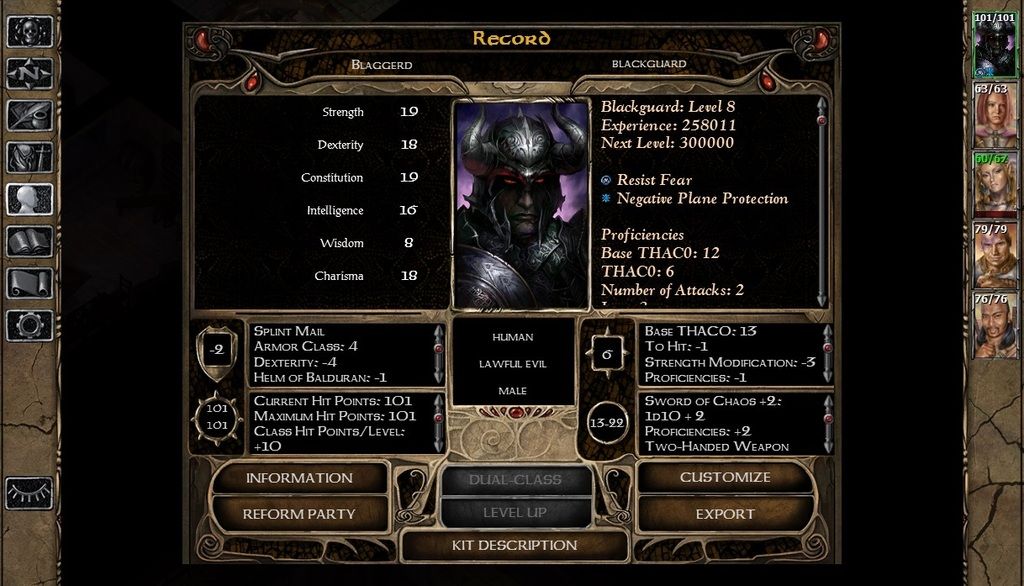
Task: Open the options gear icon
Action: (x=29, y=325)
